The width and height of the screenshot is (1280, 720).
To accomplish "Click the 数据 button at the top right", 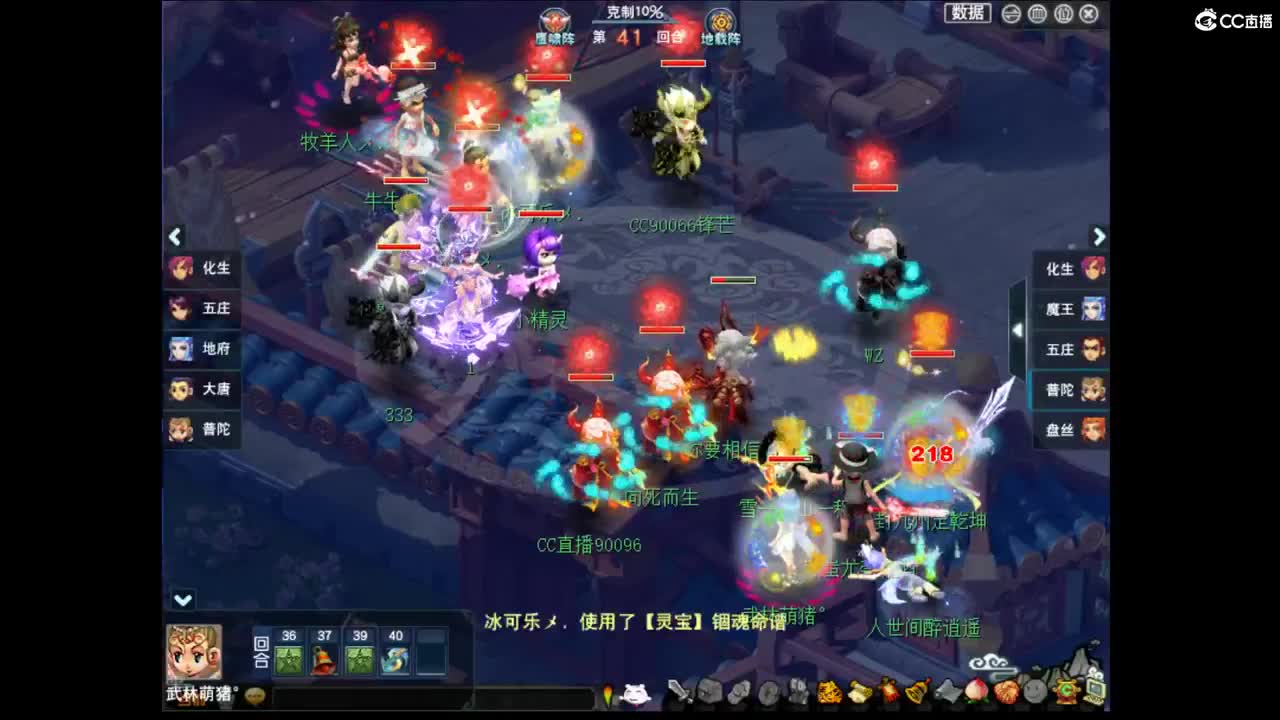I will 968,13.
